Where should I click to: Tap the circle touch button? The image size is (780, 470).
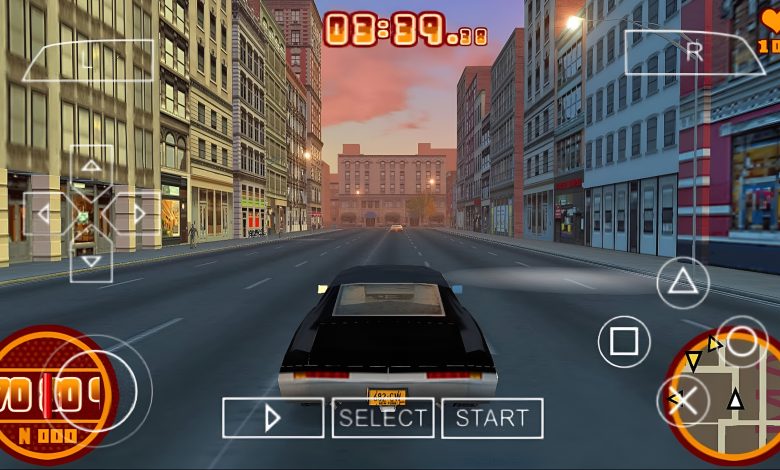tap(742, 342)
